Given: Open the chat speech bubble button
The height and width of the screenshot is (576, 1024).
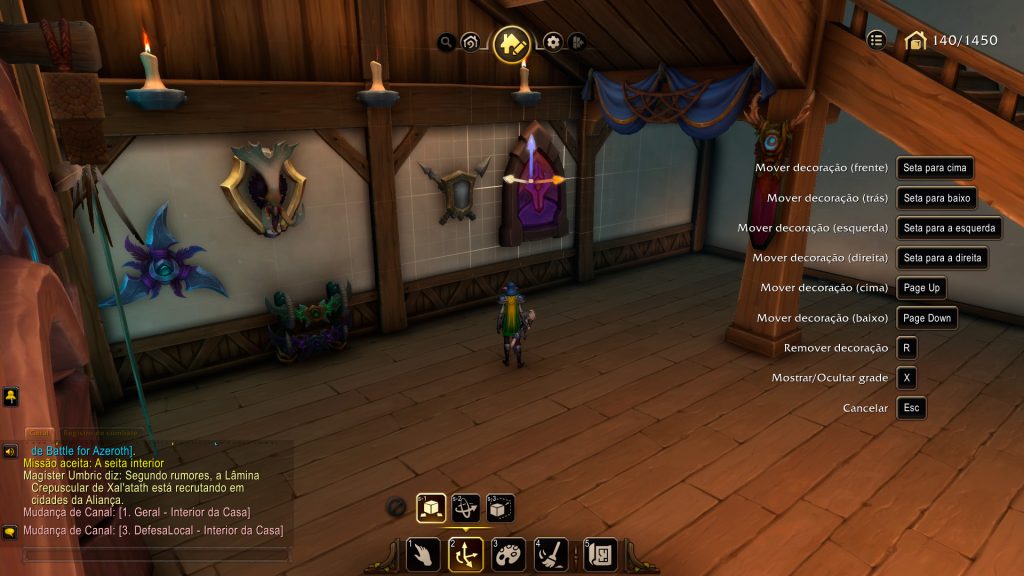Looking at the screenshot, I should click(10, 531).
